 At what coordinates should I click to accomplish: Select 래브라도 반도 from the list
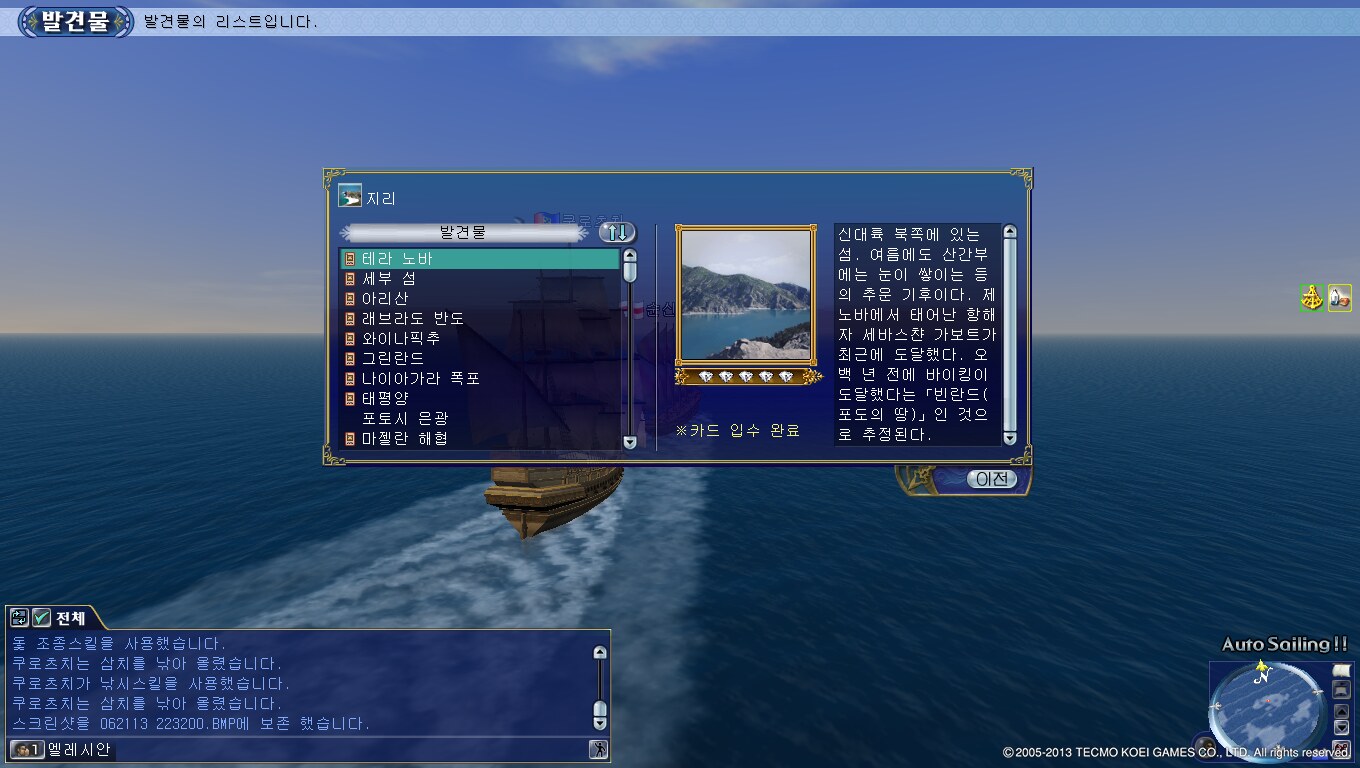coord(412,319)
